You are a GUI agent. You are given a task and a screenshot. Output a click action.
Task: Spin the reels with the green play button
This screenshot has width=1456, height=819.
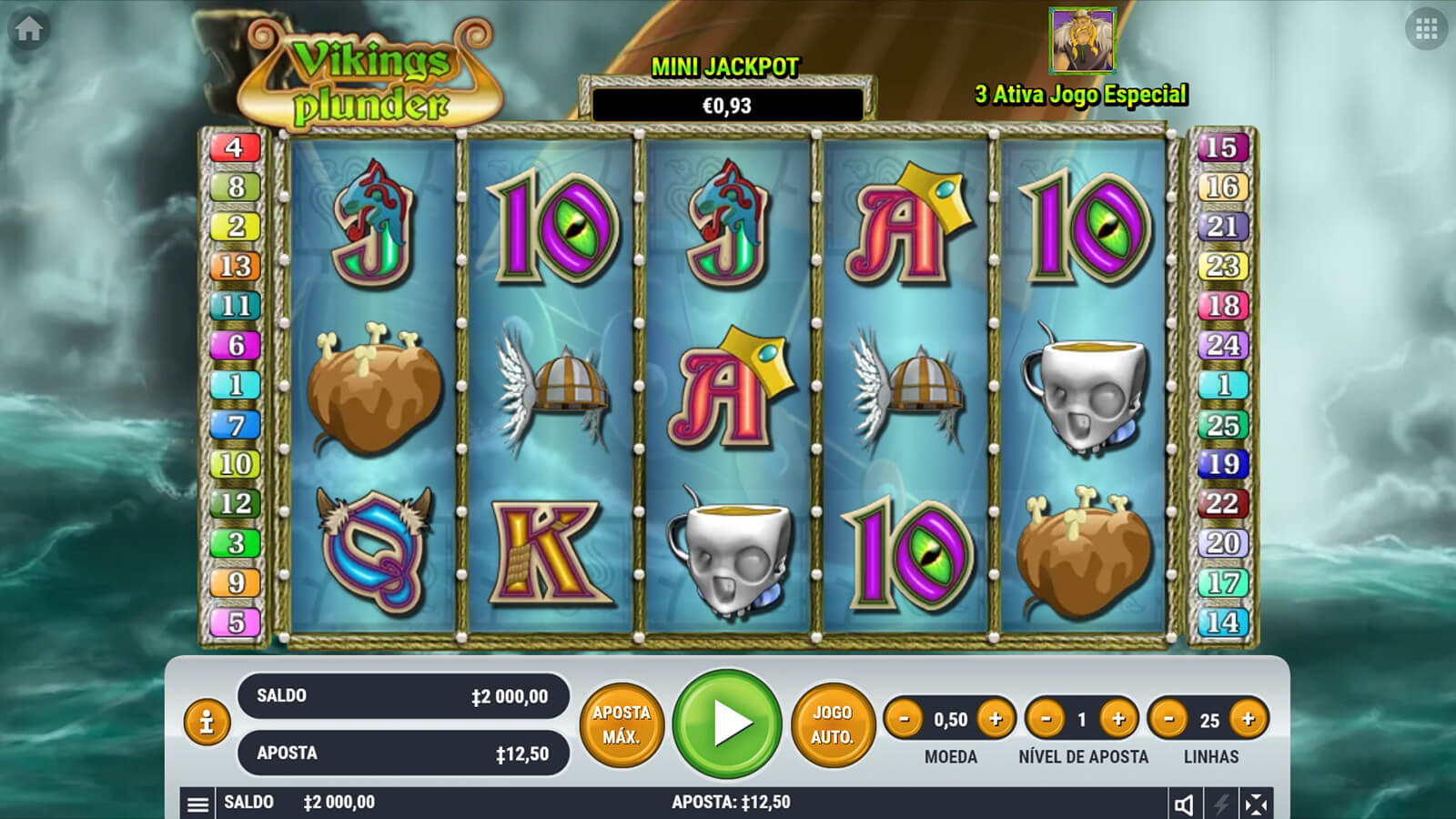click(727, 723)
